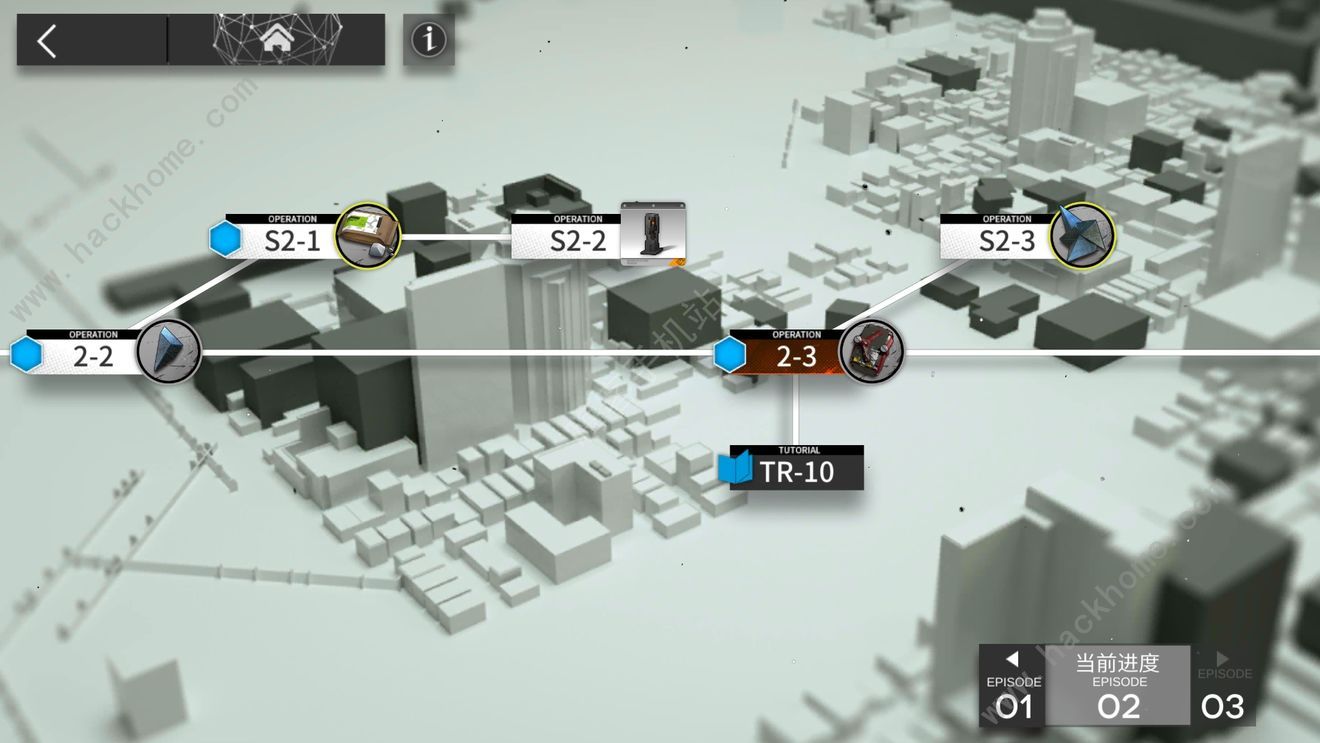Open the info panel

coord(429,40)
